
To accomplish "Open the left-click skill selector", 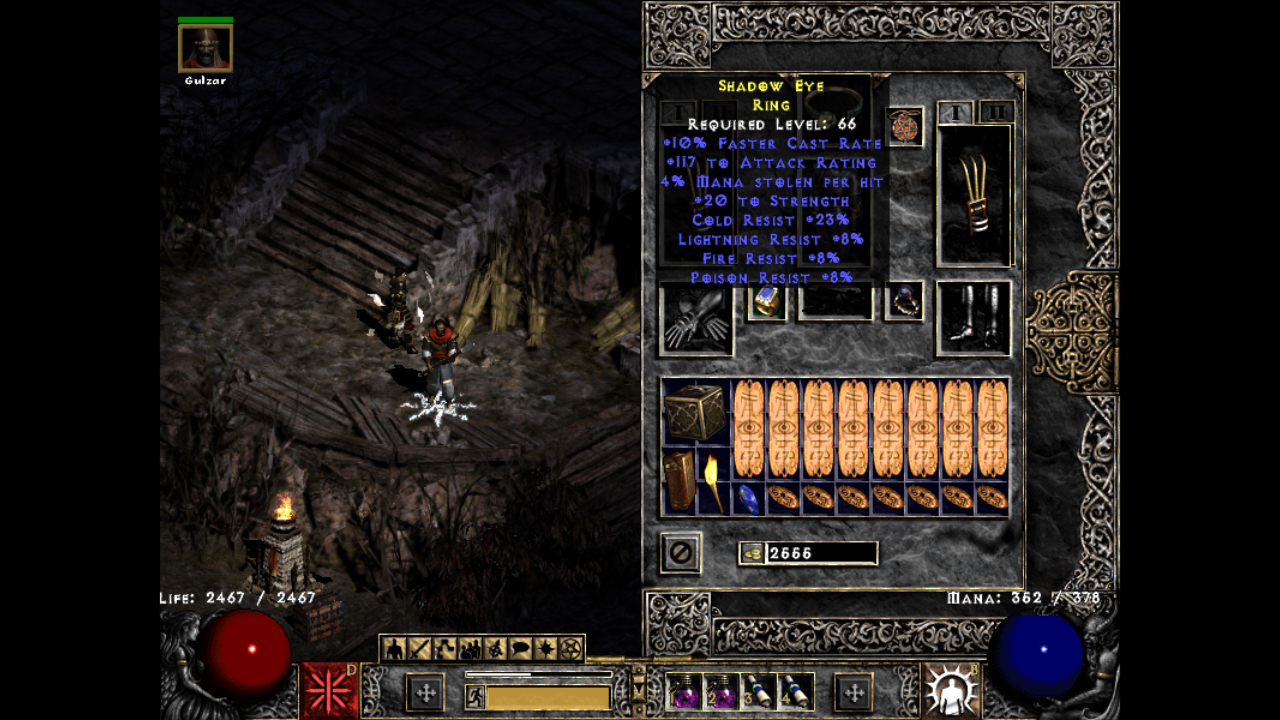I will (x=329, y=690).
